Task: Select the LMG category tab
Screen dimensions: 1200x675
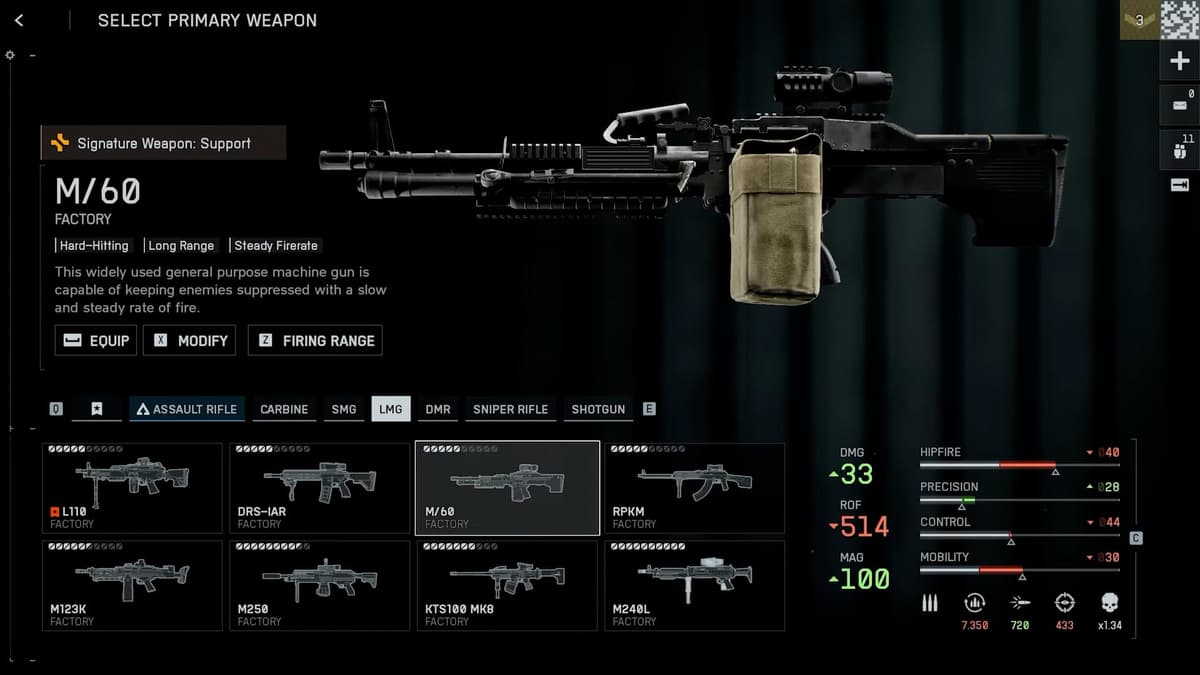Action: [x=390, y=409]
